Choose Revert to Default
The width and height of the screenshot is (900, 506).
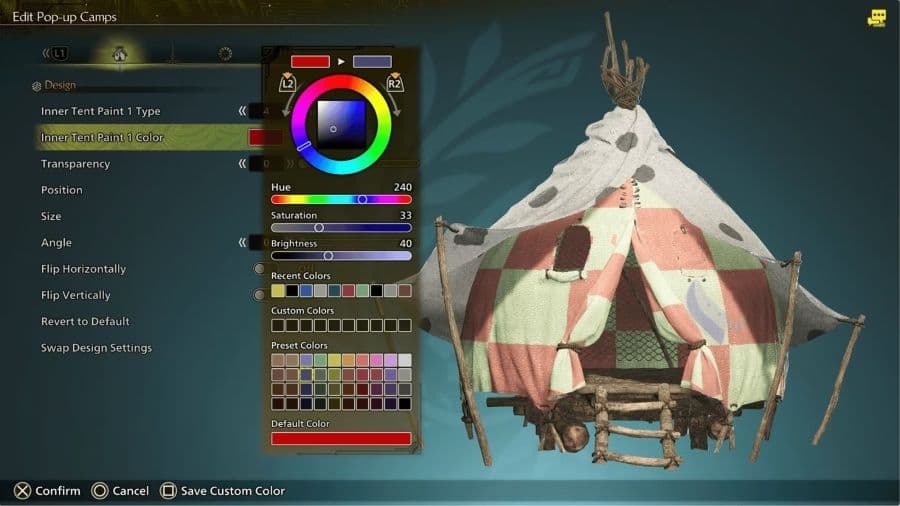tap(85, 321)
